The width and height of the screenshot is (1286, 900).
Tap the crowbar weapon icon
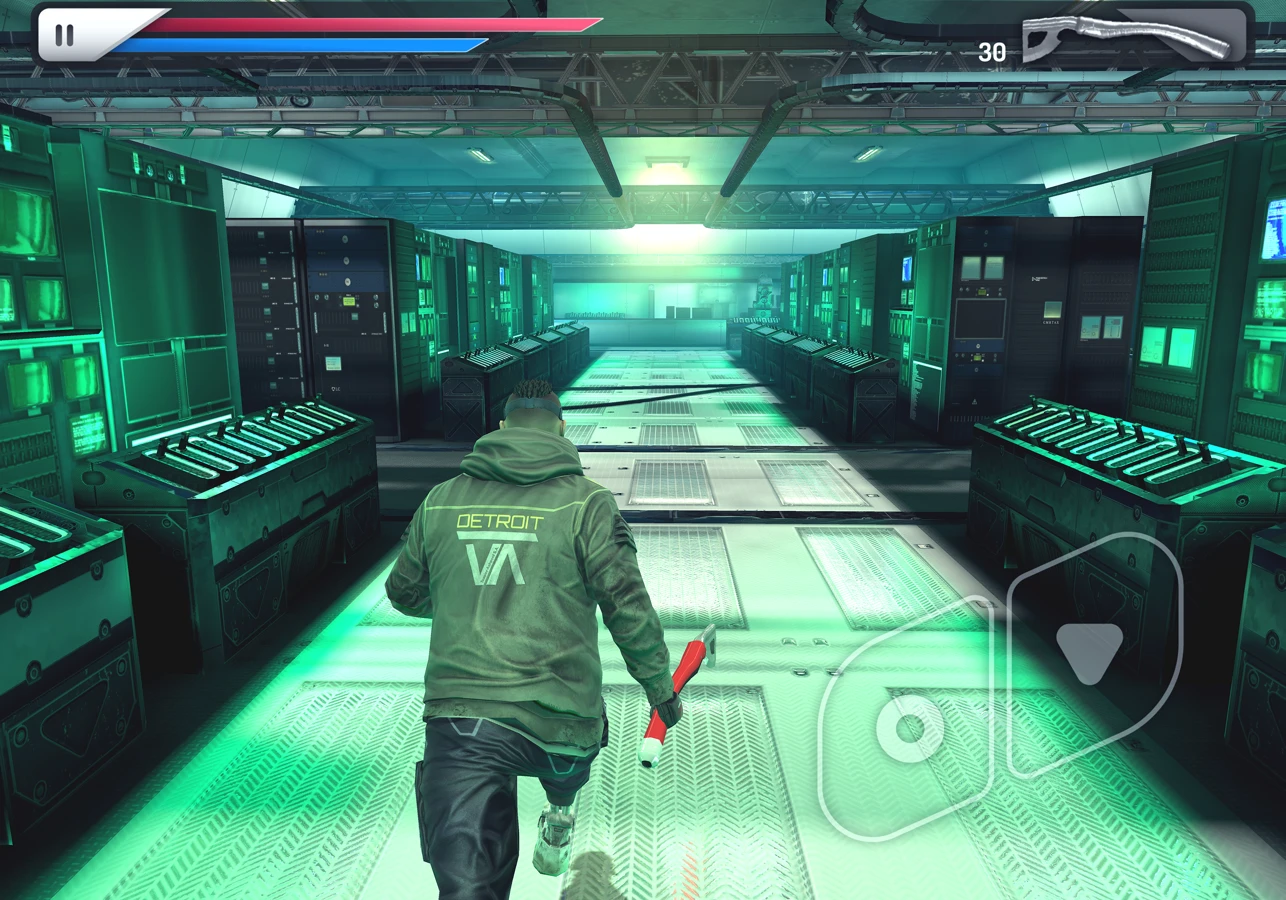1127,38
